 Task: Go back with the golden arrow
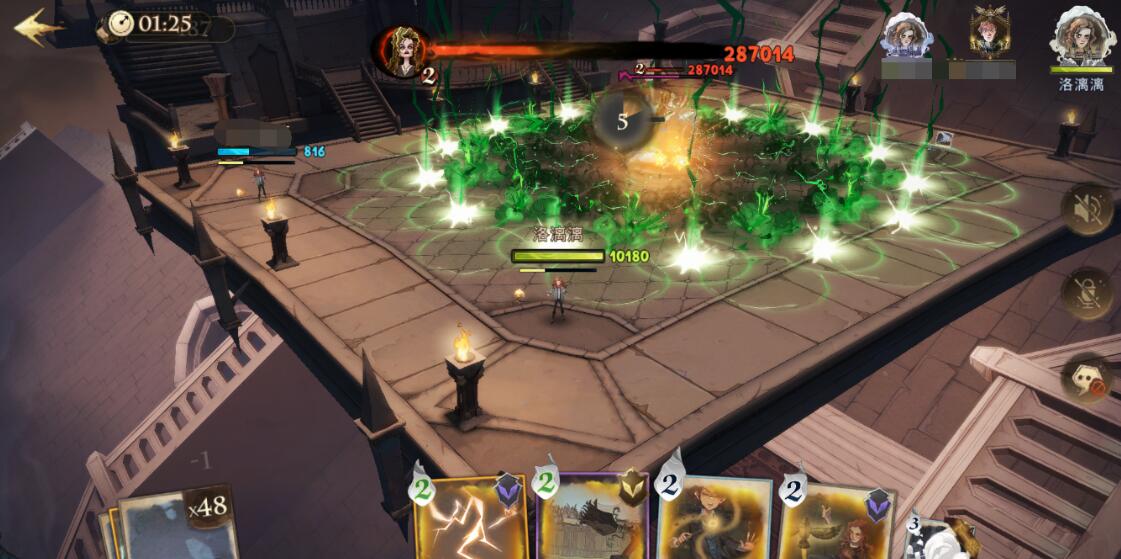coord(38,27)
